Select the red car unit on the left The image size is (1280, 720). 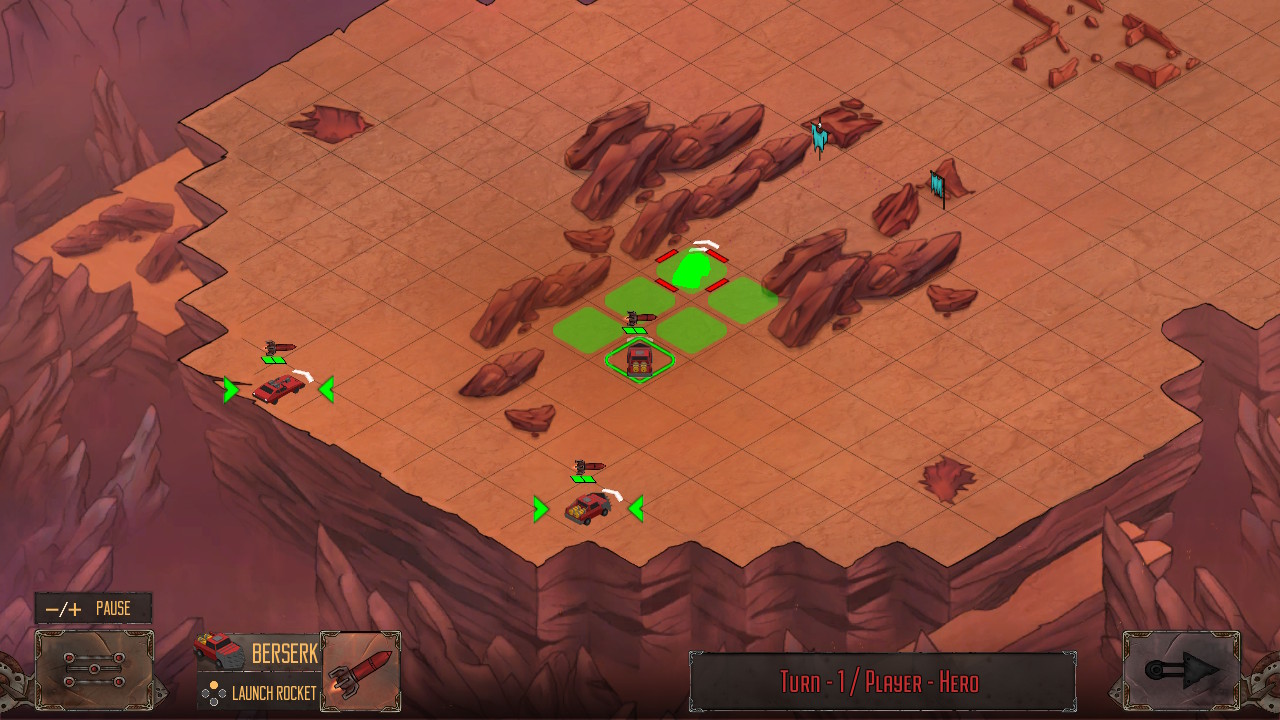click(x=277, y=390)
